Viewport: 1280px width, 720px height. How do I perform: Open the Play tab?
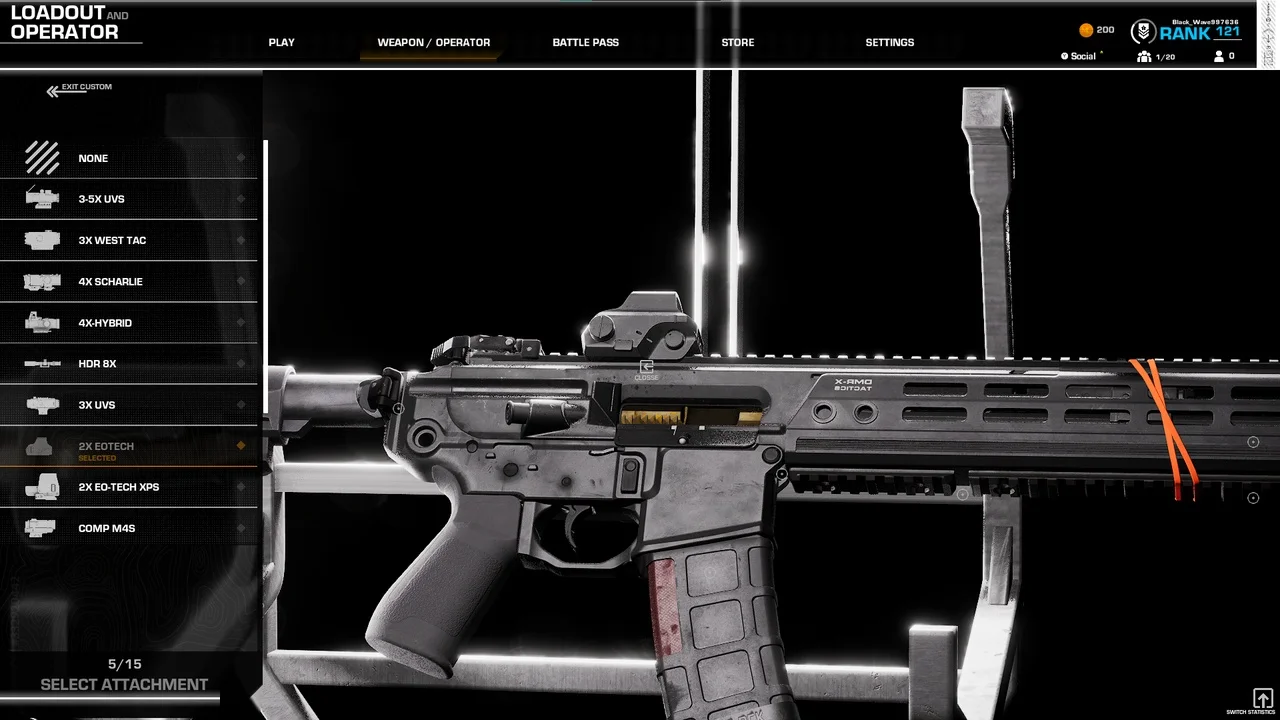281,43
